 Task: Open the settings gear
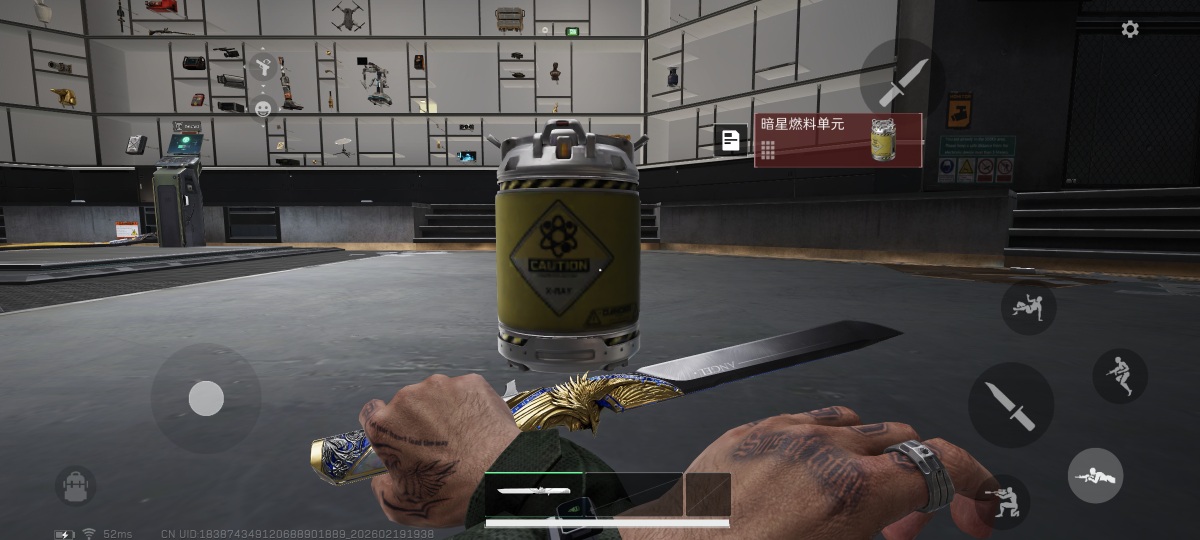pyautogui.click(x=1130, y=29)
